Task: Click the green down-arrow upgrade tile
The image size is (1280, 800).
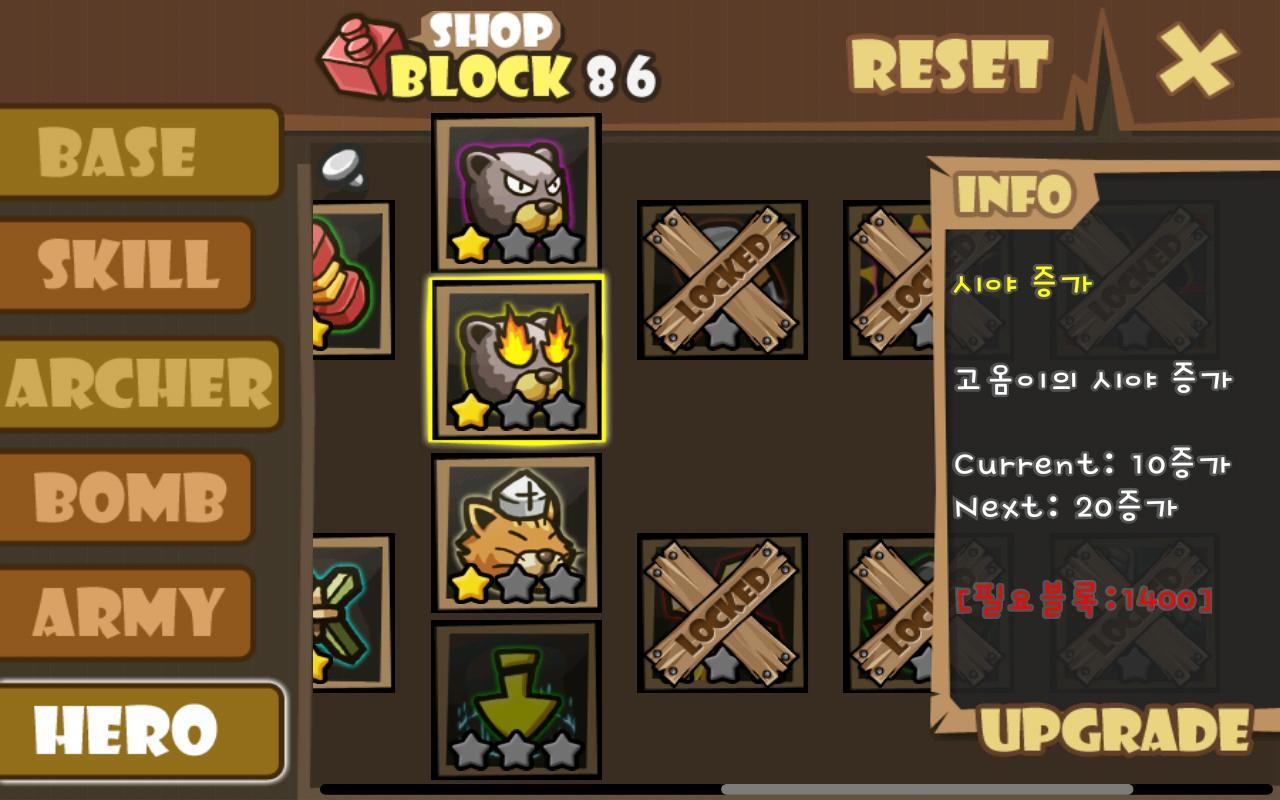Action: point(516,700)
